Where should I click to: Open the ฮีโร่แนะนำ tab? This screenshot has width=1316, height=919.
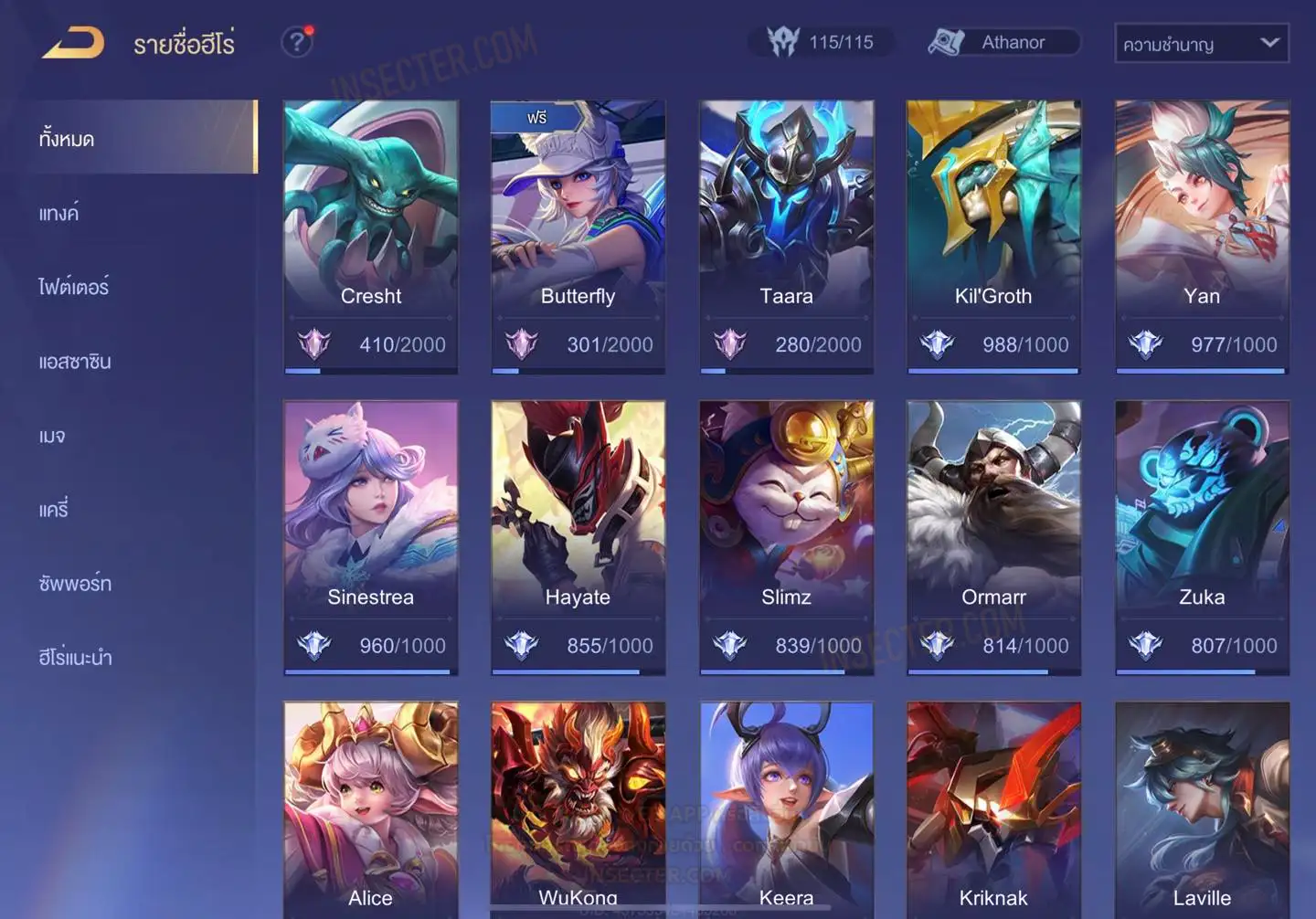(x=75, y=658)
